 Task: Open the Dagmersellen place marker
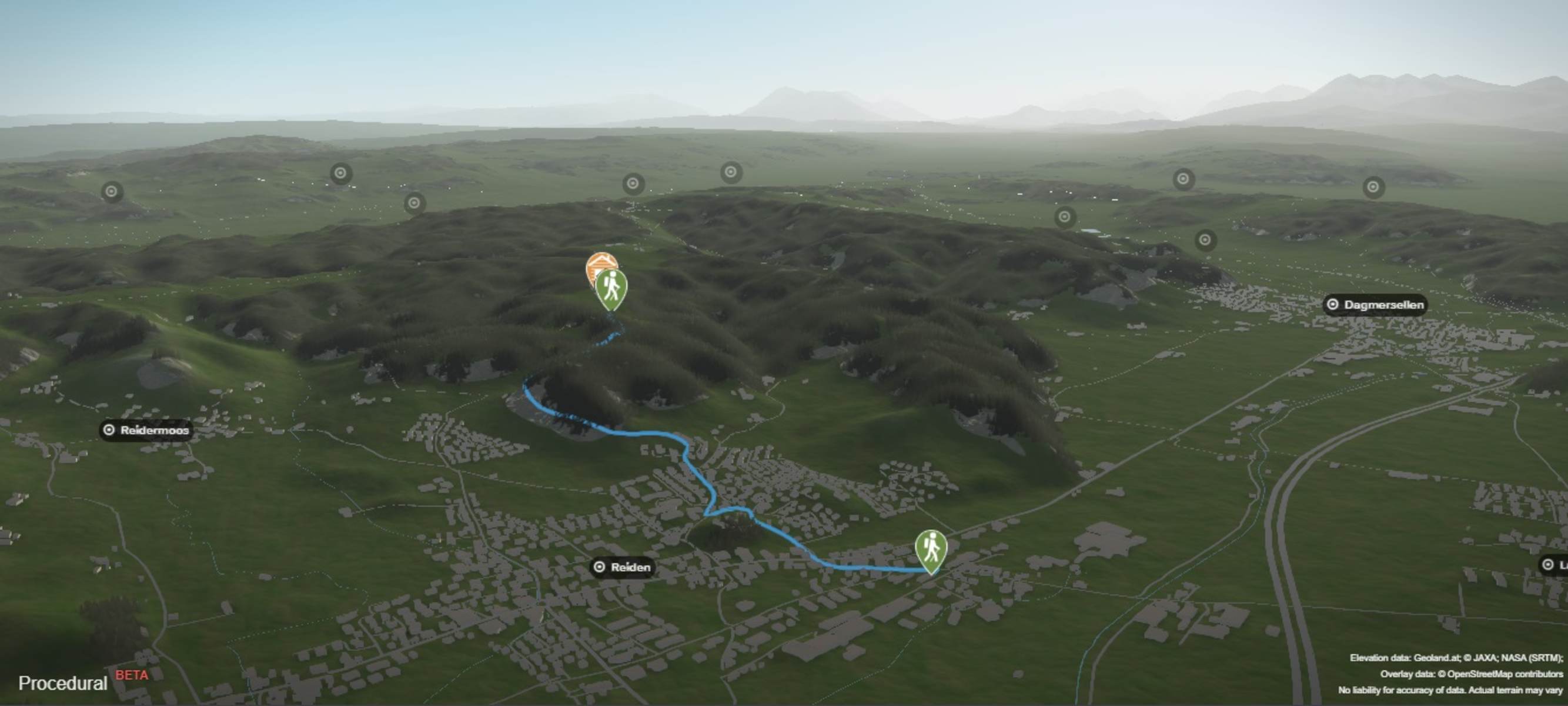pyautogui.click(x=1376, y=305)
